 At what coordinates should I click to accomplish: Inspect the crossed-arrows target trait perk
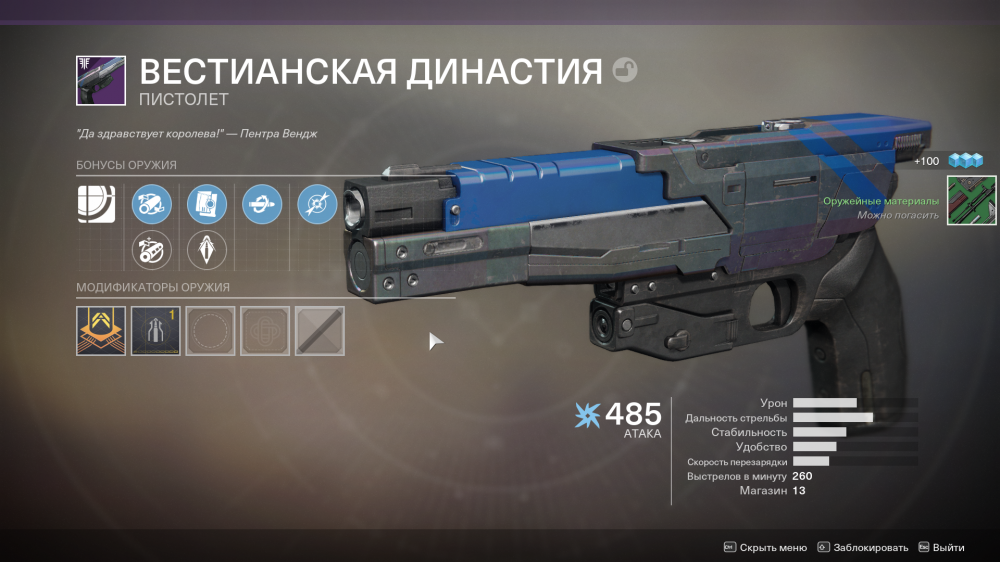click(x=317, y=205)
